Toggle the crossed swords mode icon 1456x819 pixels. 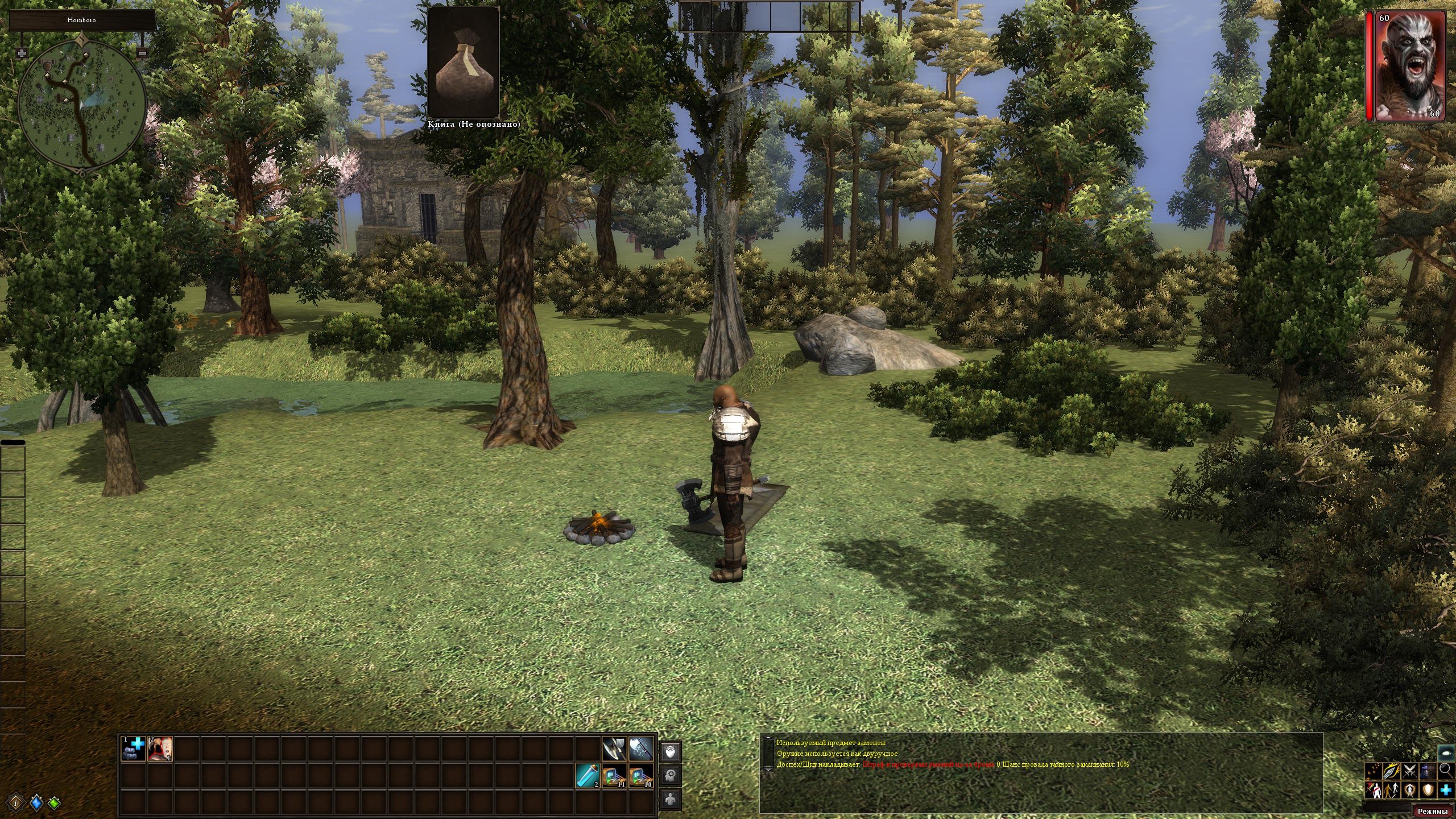coord(1409,771)
